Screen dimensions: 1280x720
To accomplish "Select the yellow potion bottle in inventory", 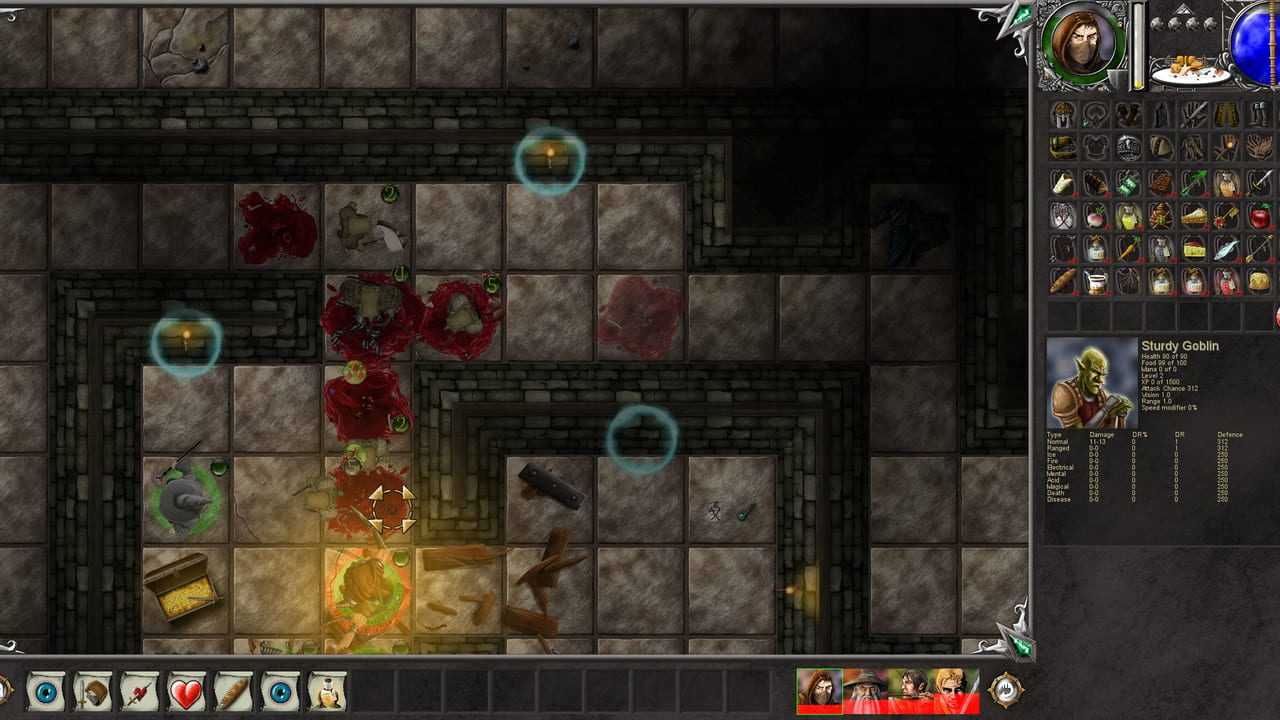I will pyautogui.click(x=1128, y=216).
